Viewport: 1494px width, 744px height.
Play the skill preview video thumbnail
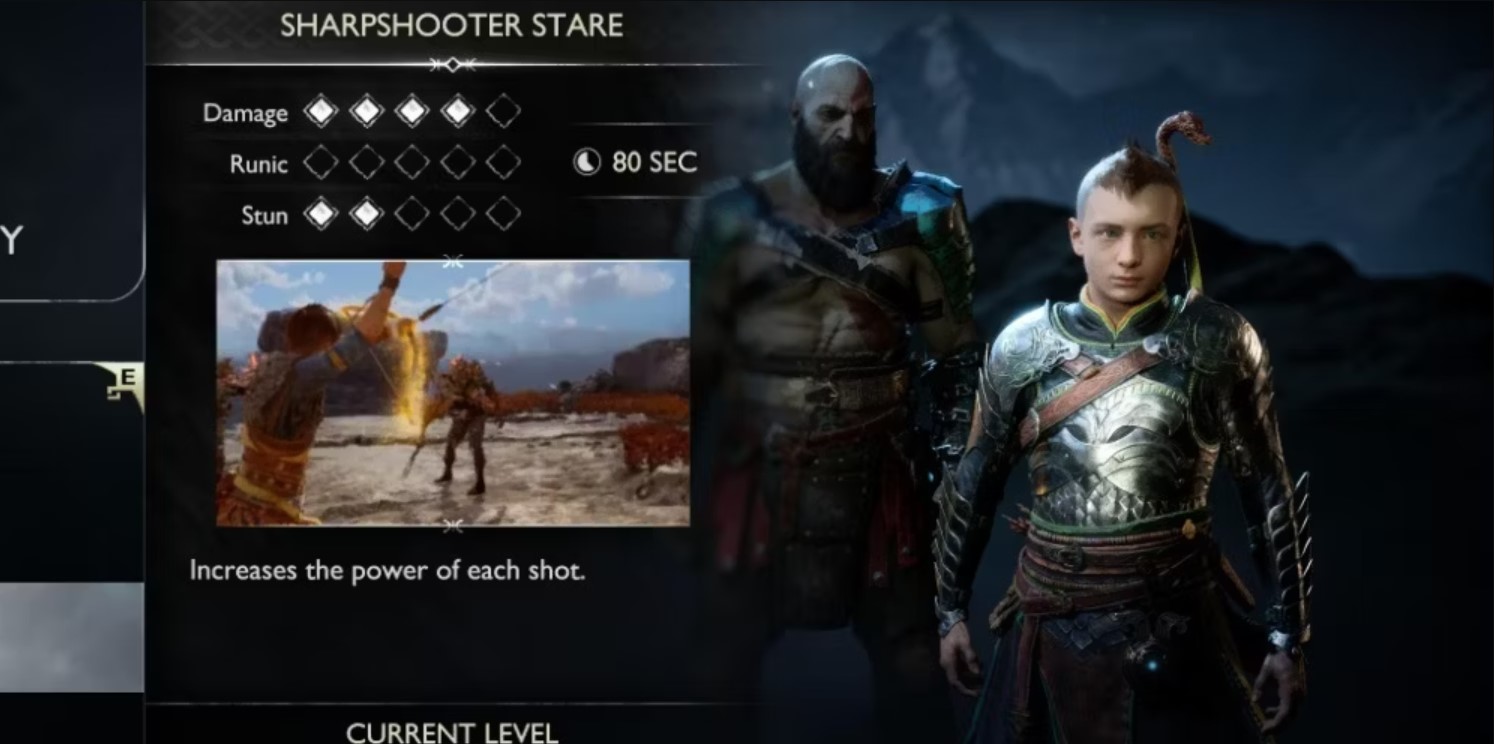click(452, 391)
